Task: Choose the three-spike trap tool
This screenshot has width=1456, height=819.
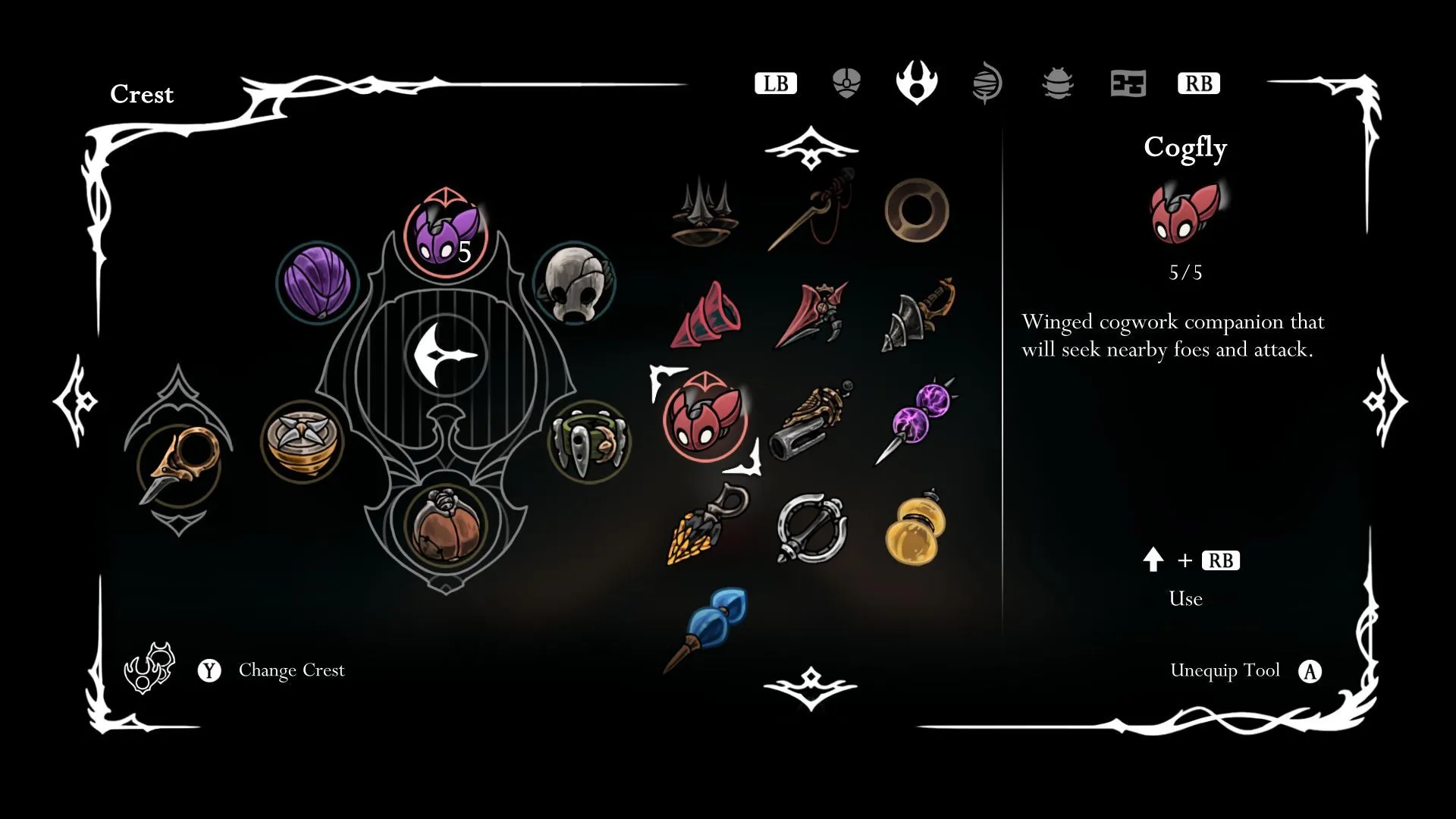Action: [704, 212]
